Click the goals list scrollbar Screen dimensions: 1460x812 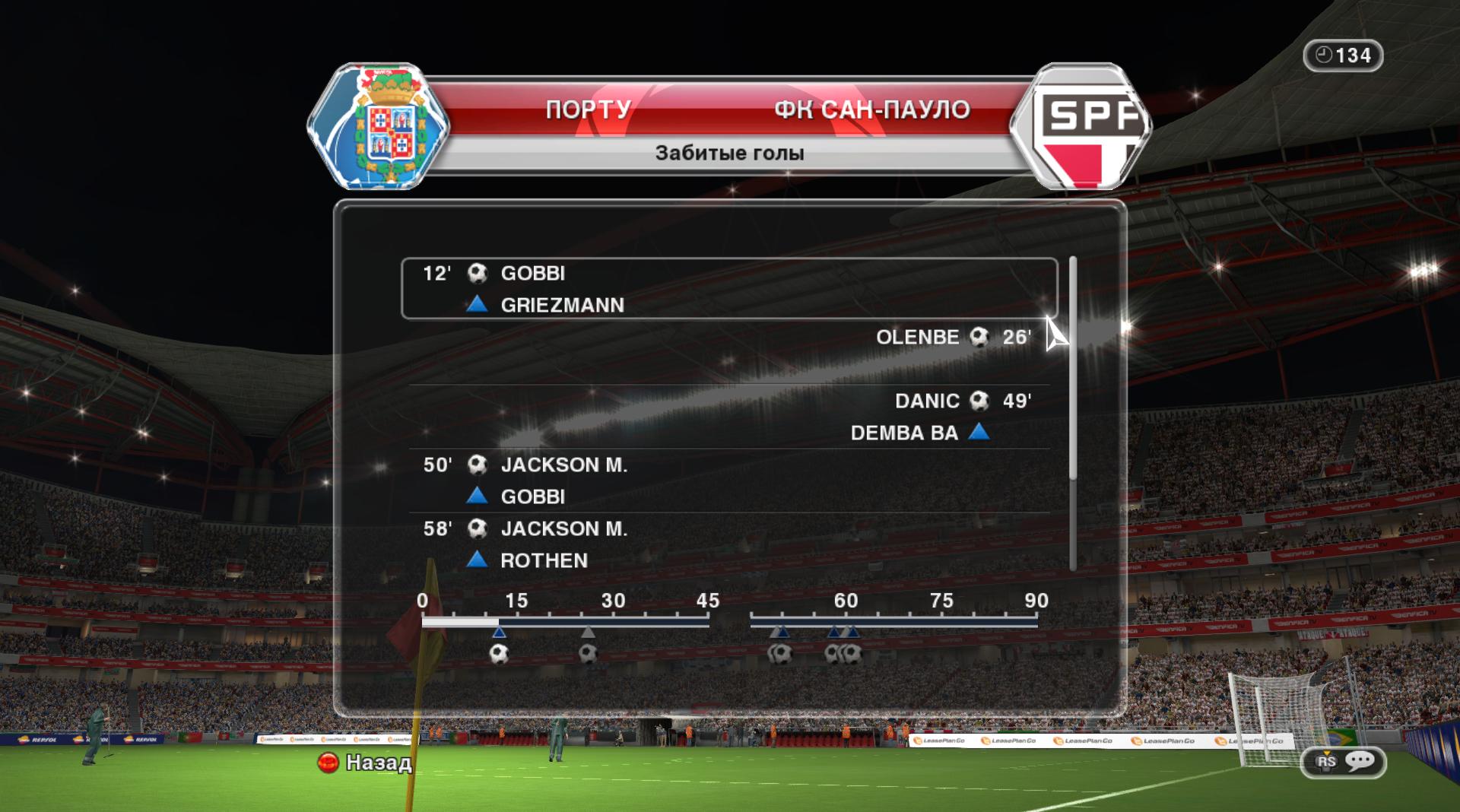1073,369
